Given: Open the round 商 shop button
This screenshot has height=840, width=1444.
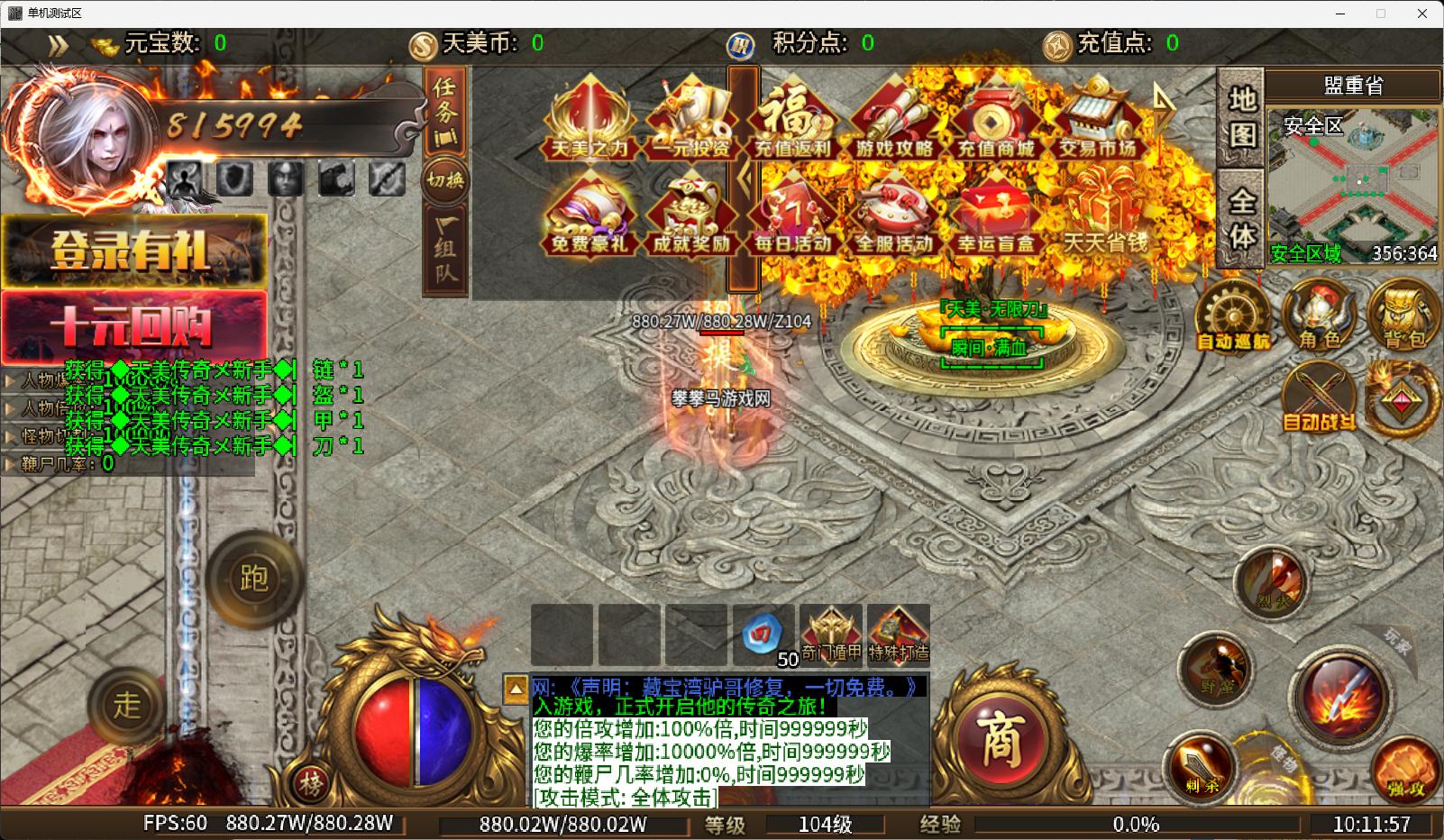Looking at the screenshot, I should [999, 742].
